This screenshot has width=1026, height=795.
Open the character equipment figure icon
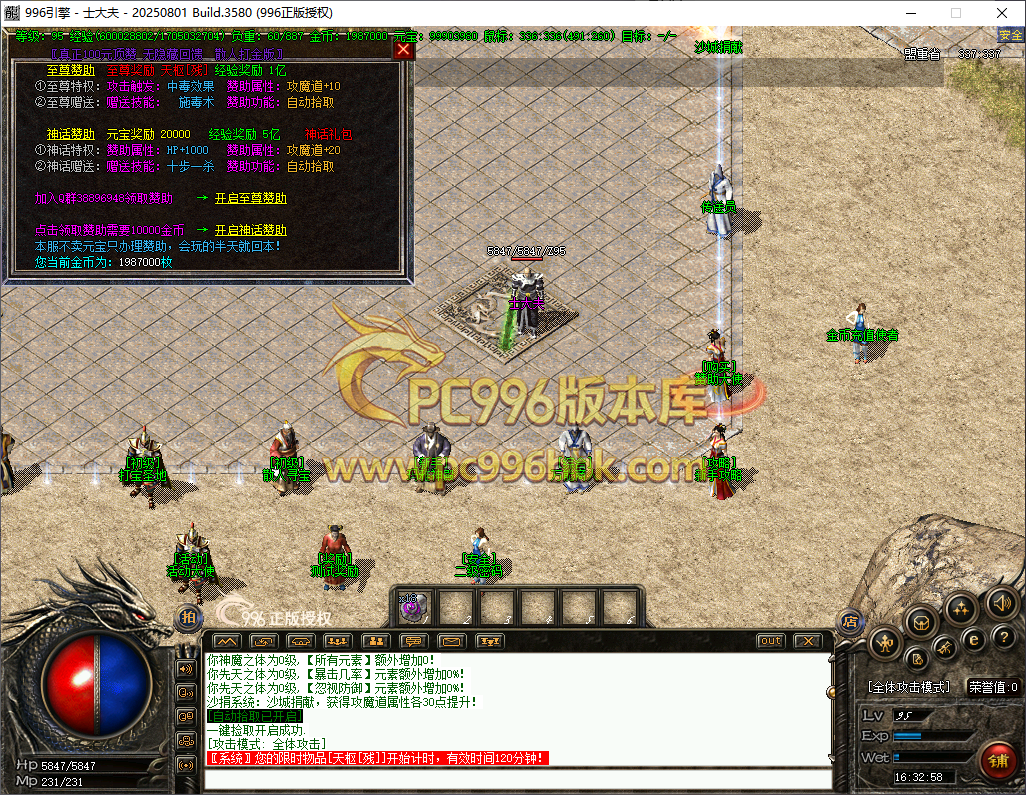[x=885, y=642]
